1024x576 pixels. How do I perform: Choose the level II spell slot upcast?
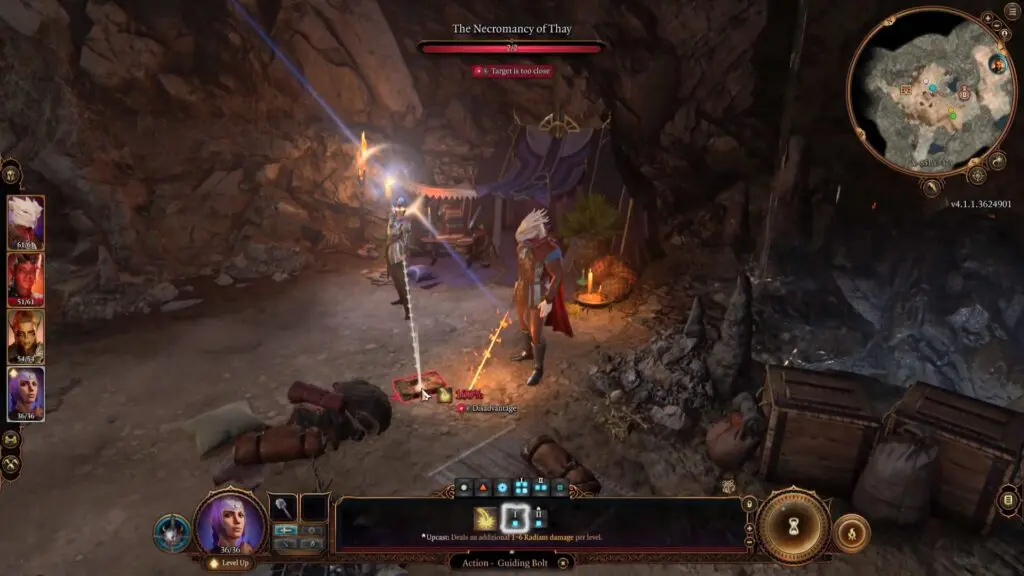coord(541,517)
